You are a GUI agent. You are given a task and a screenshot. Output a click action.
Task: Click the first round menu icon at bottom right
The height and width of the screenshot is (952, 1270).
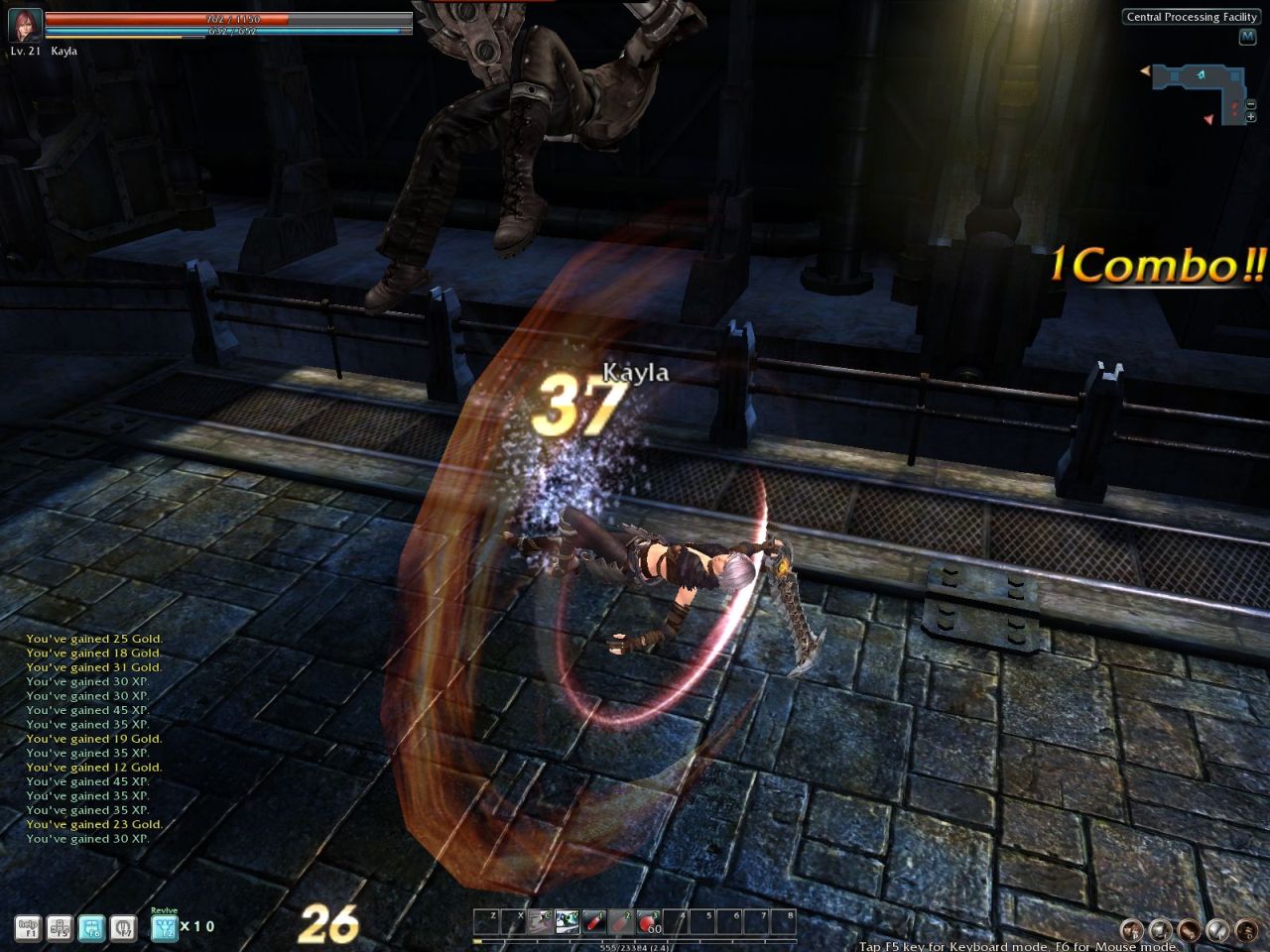[1131, 930]
